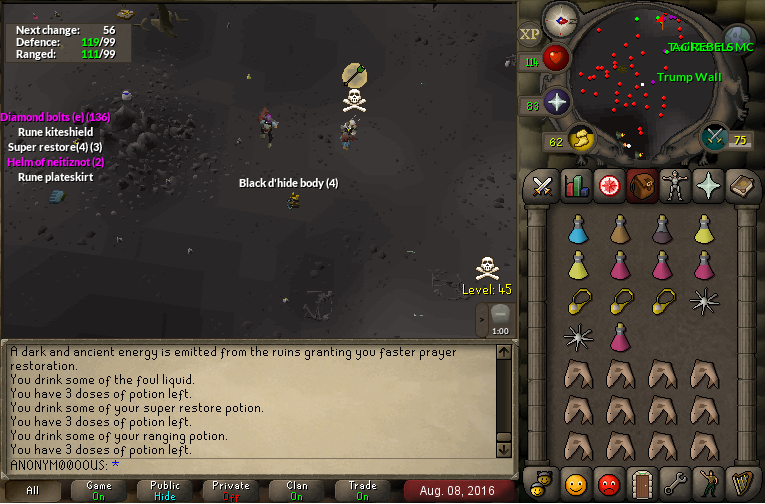Toggle the XP drops button
This screenshot has width=765, height=504.
[529, 34]
